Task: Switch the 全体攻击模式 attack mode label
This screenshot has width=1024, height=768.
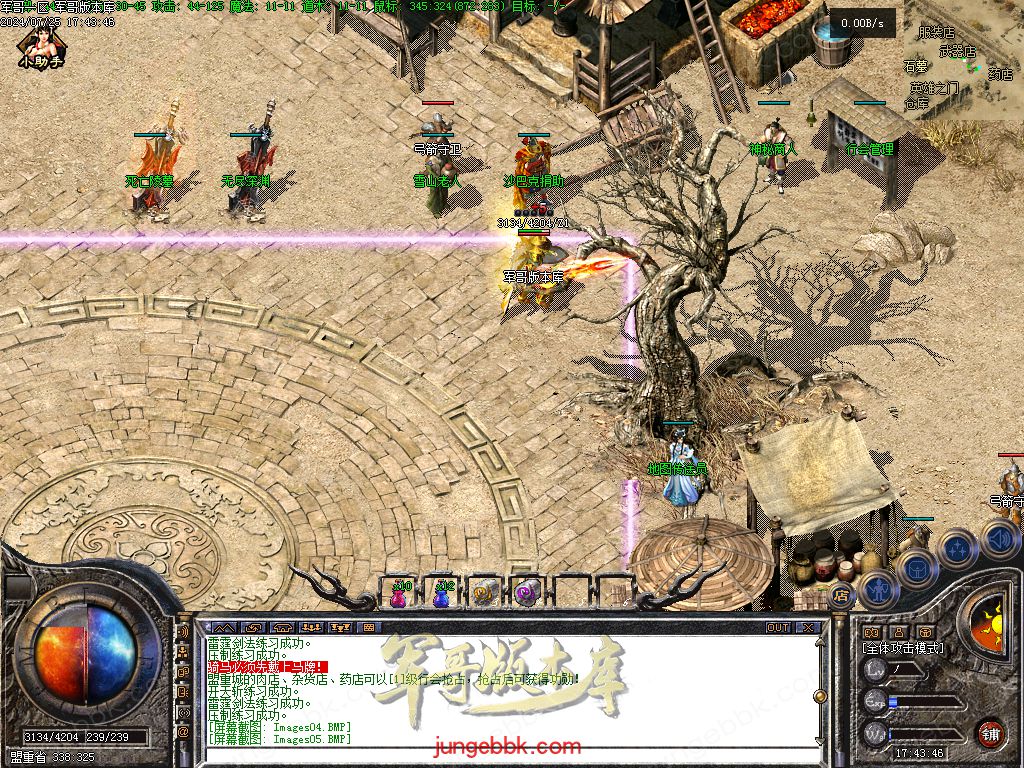Action: (902, 648)
